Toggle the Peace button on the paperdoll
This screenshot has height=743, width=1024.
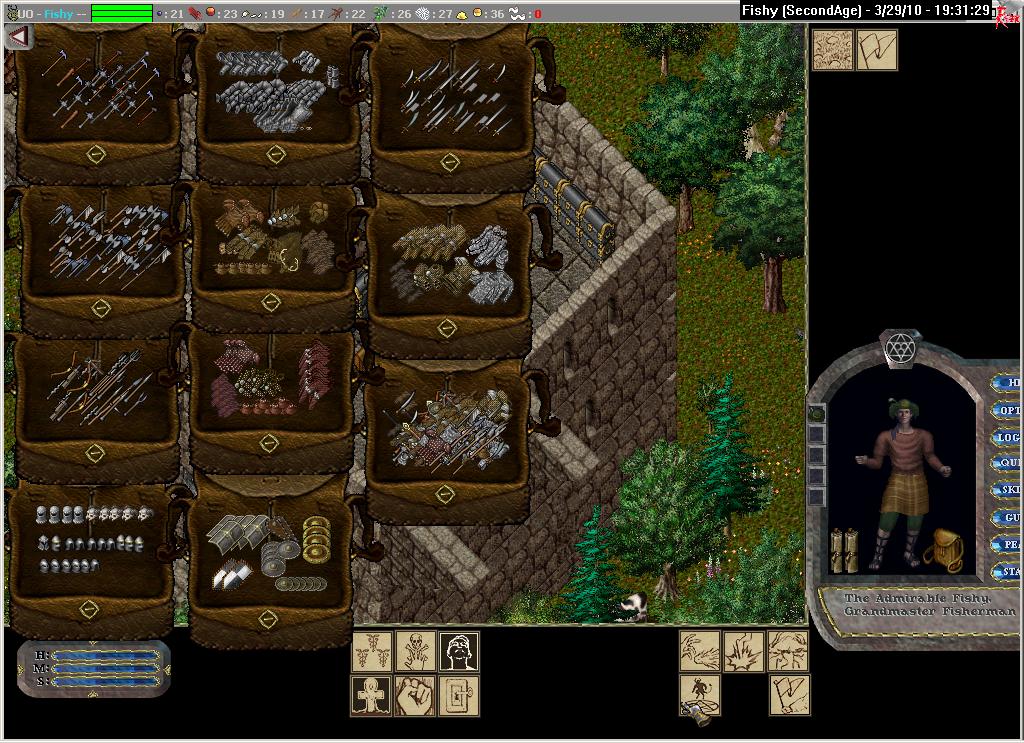click(x=1007, y=544)
